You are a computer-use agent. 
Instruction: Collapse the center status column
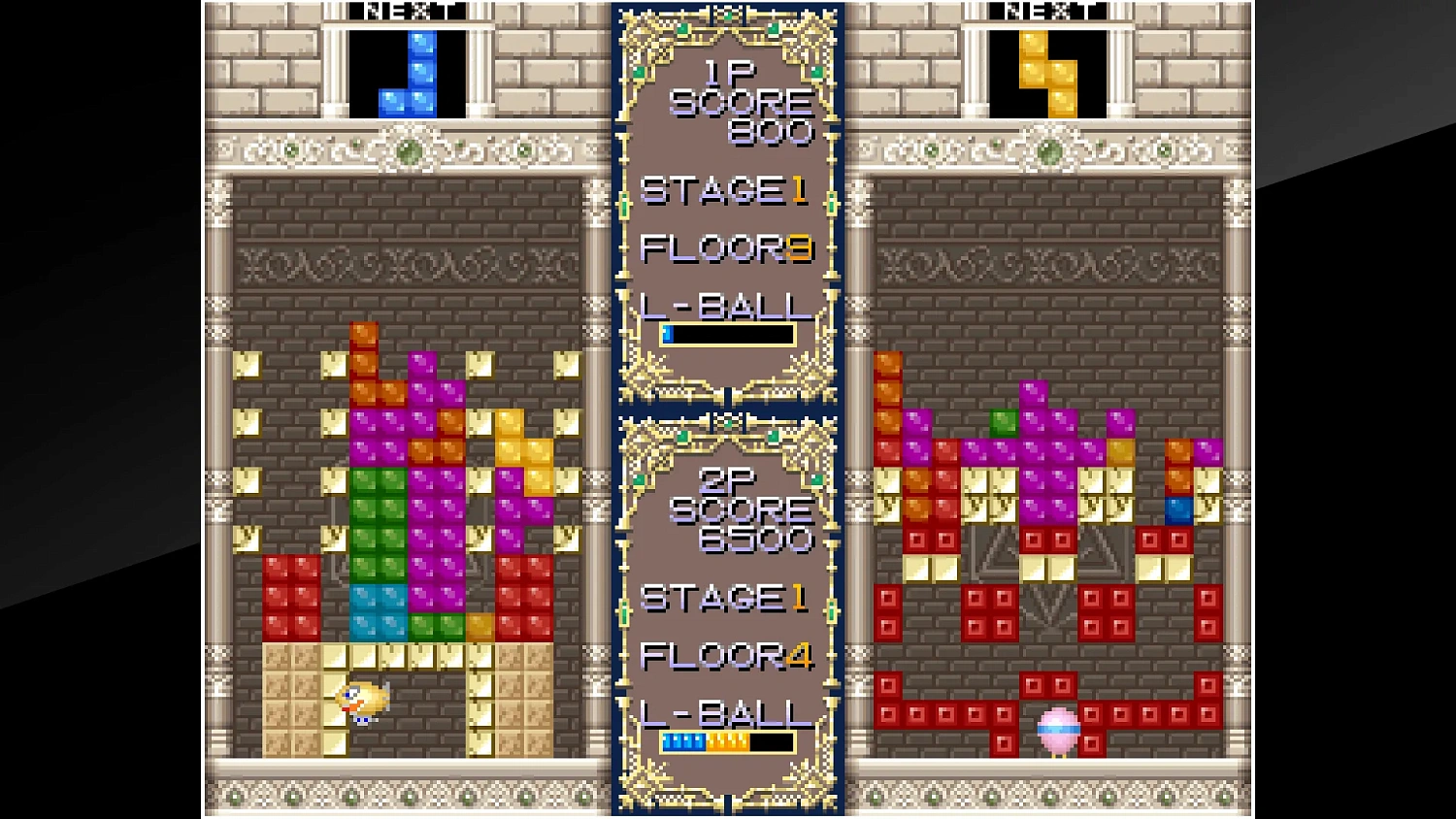click(x=728, y=408)
